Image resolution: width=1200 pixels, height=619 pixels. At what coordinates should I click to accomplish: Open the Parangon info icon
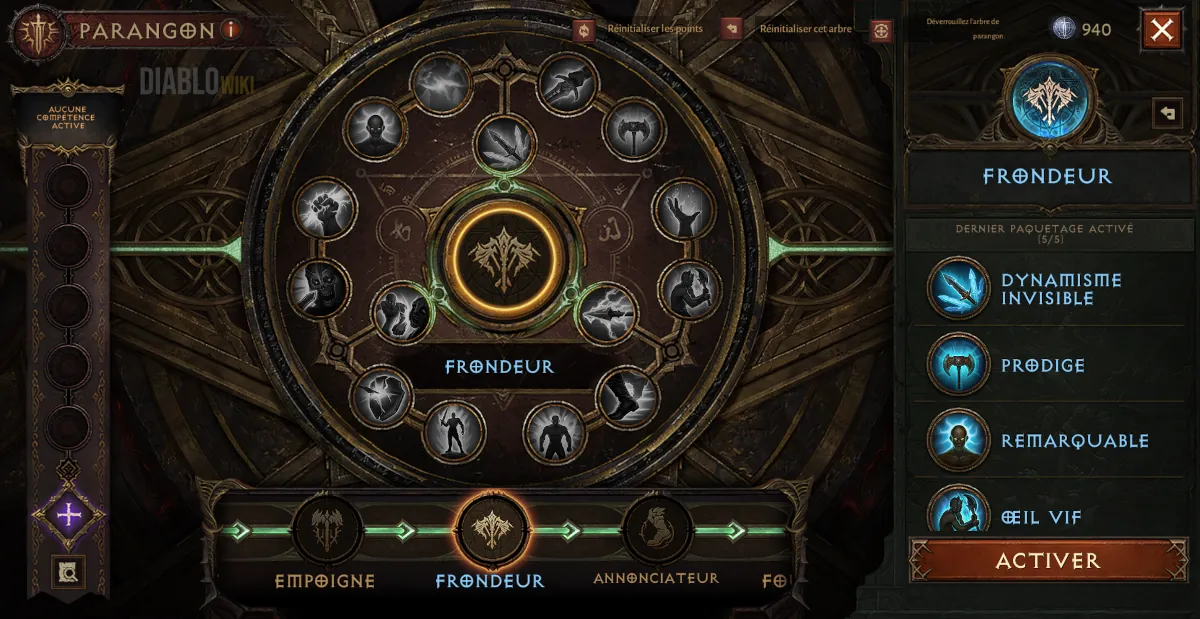click(x=231, y=30)
